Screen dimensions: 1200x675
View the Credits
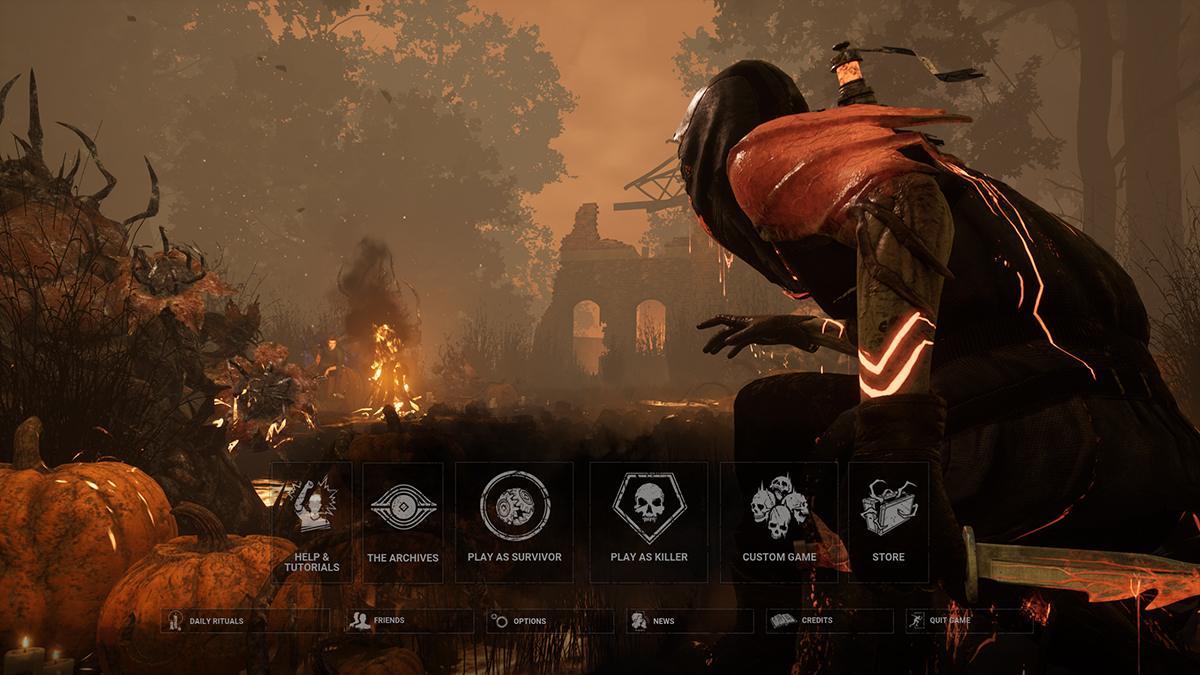[829, 621]
